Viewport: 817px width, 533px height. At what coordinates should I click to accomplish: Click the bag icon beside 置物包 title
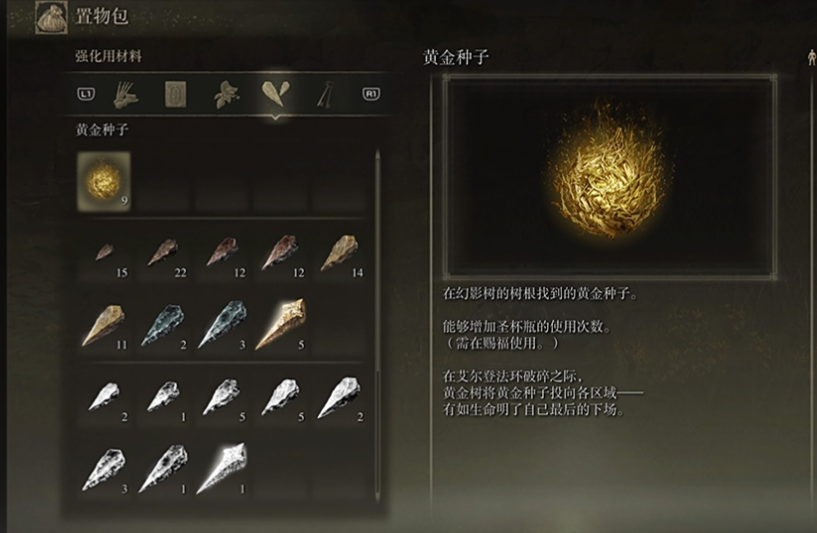pyautogui.click(x=50, y=17)
